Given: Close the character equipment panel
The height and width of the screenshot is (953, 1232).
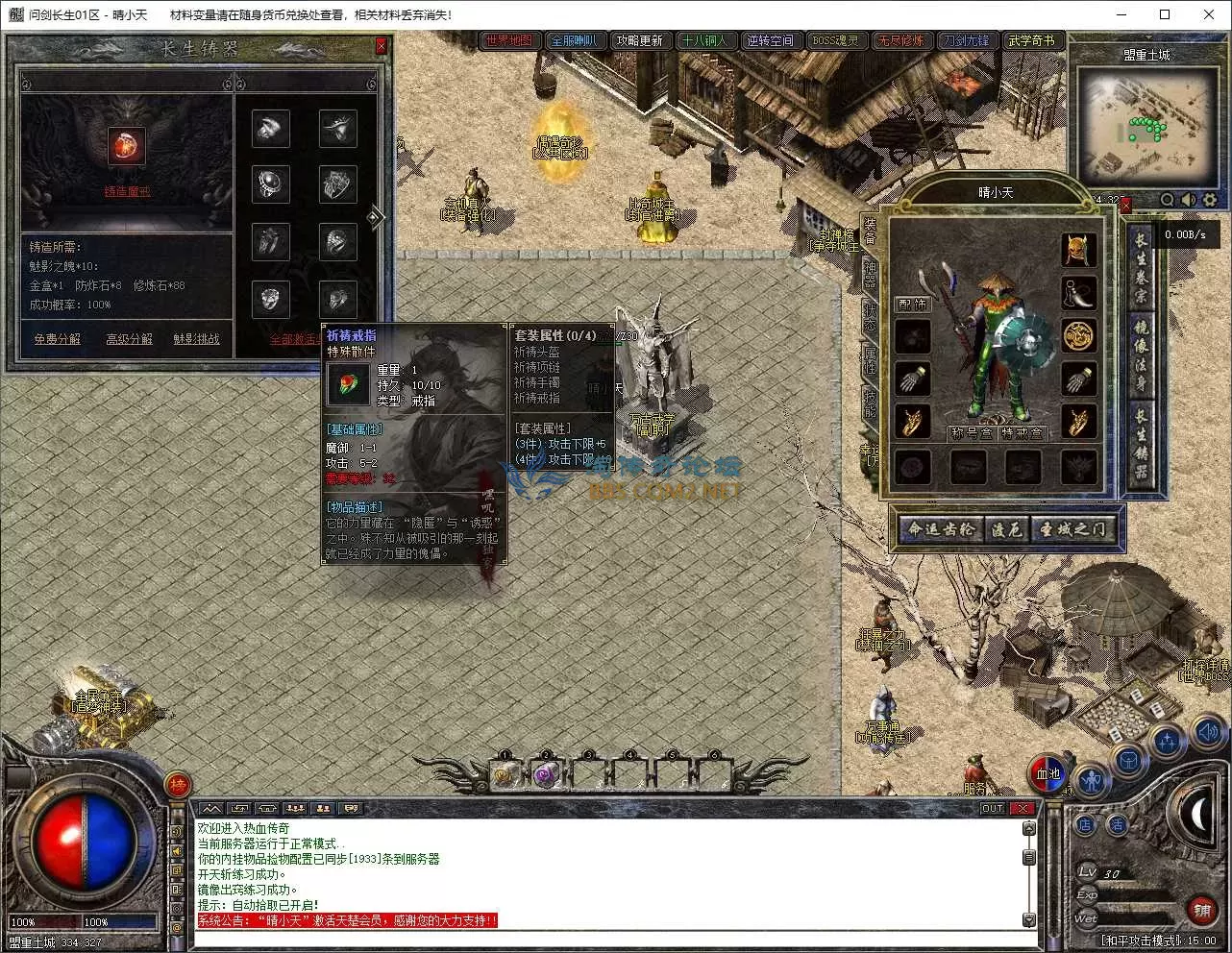Looking at the screenshot, I should (x=1125, y=204).
